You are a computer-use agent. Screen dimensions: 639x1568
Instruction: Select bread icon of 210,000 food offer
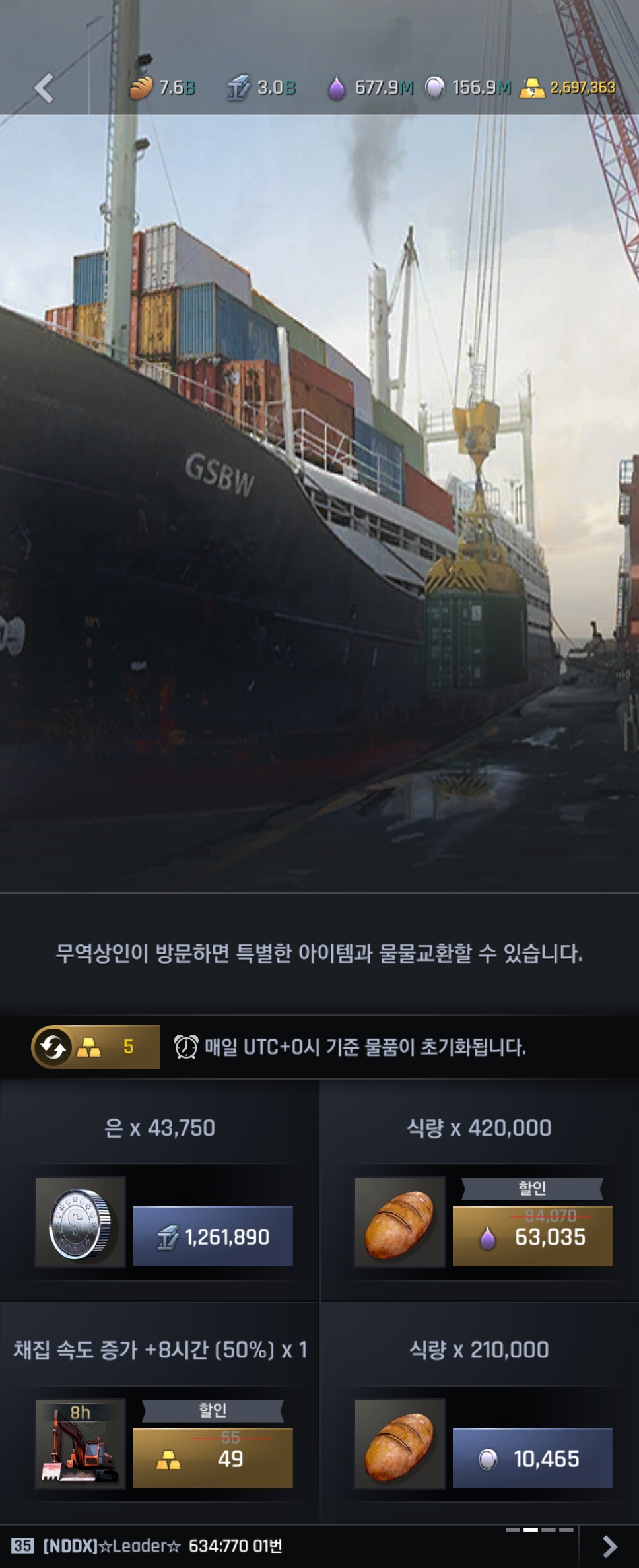[x=399, y=1444]
